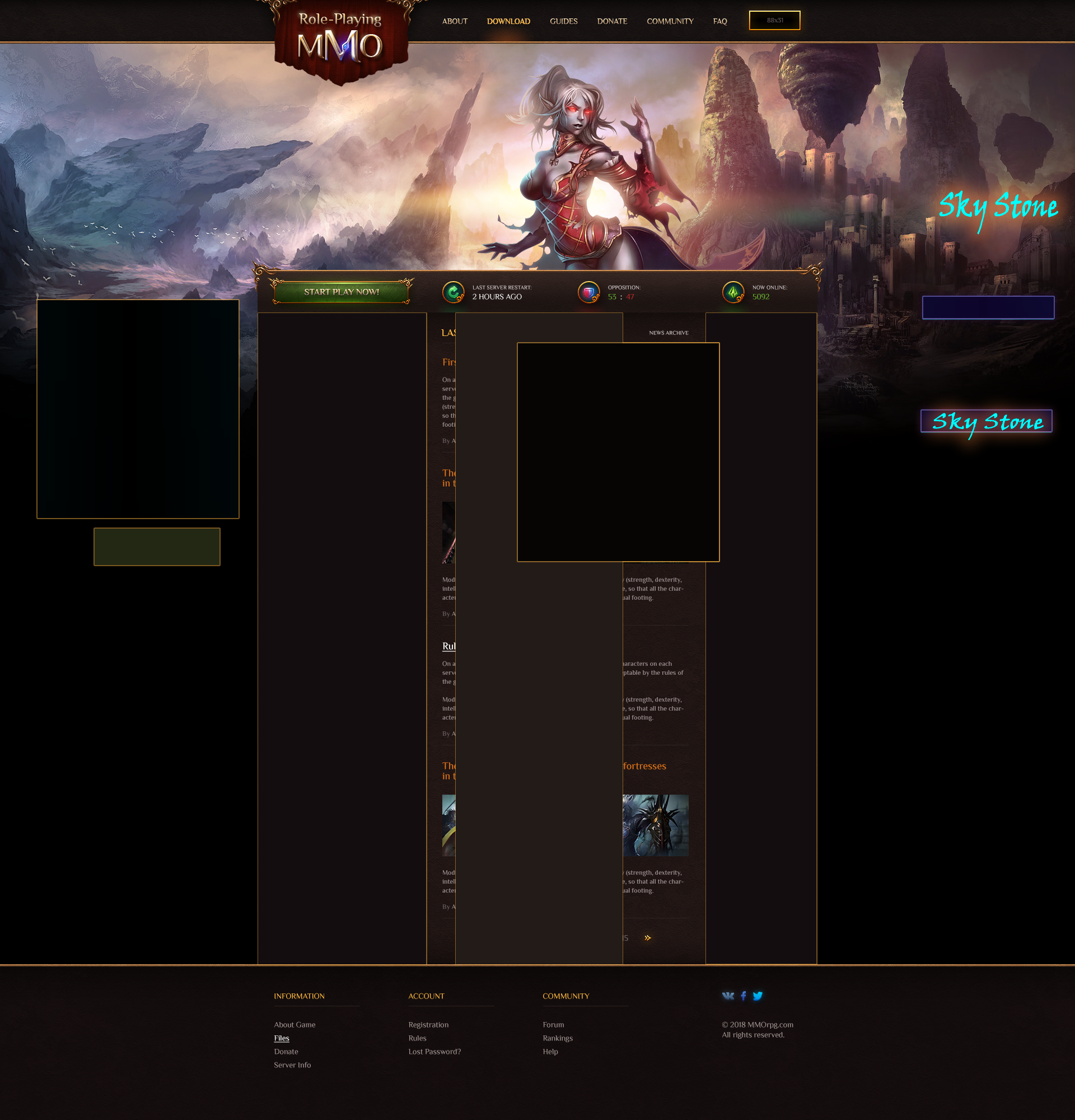
Task: Select DONATE in the top navigation bar
Action: coord(612,21)
